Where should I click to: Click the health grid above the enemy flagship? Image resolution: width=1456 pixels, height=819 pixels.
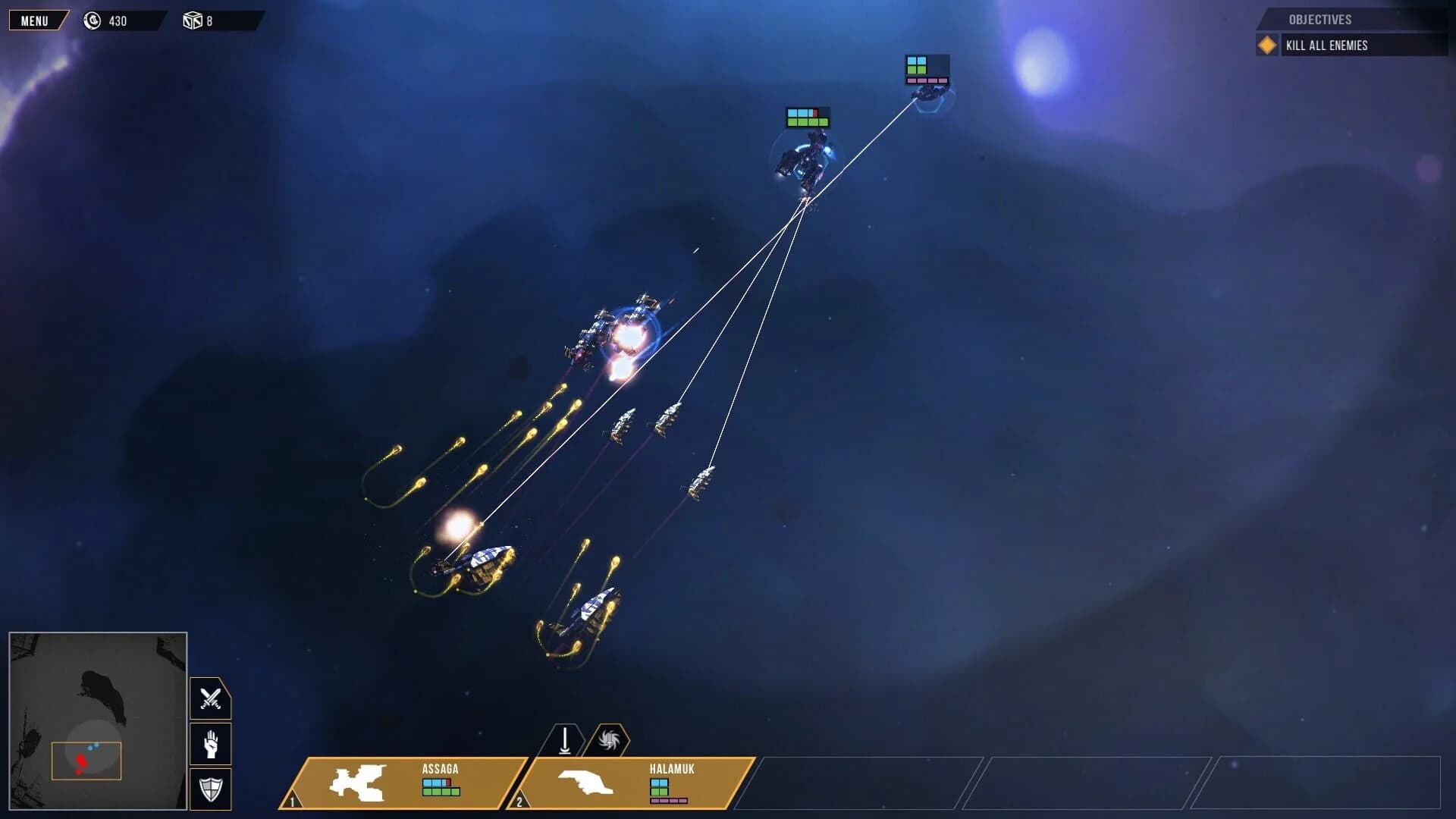point(806,118)
